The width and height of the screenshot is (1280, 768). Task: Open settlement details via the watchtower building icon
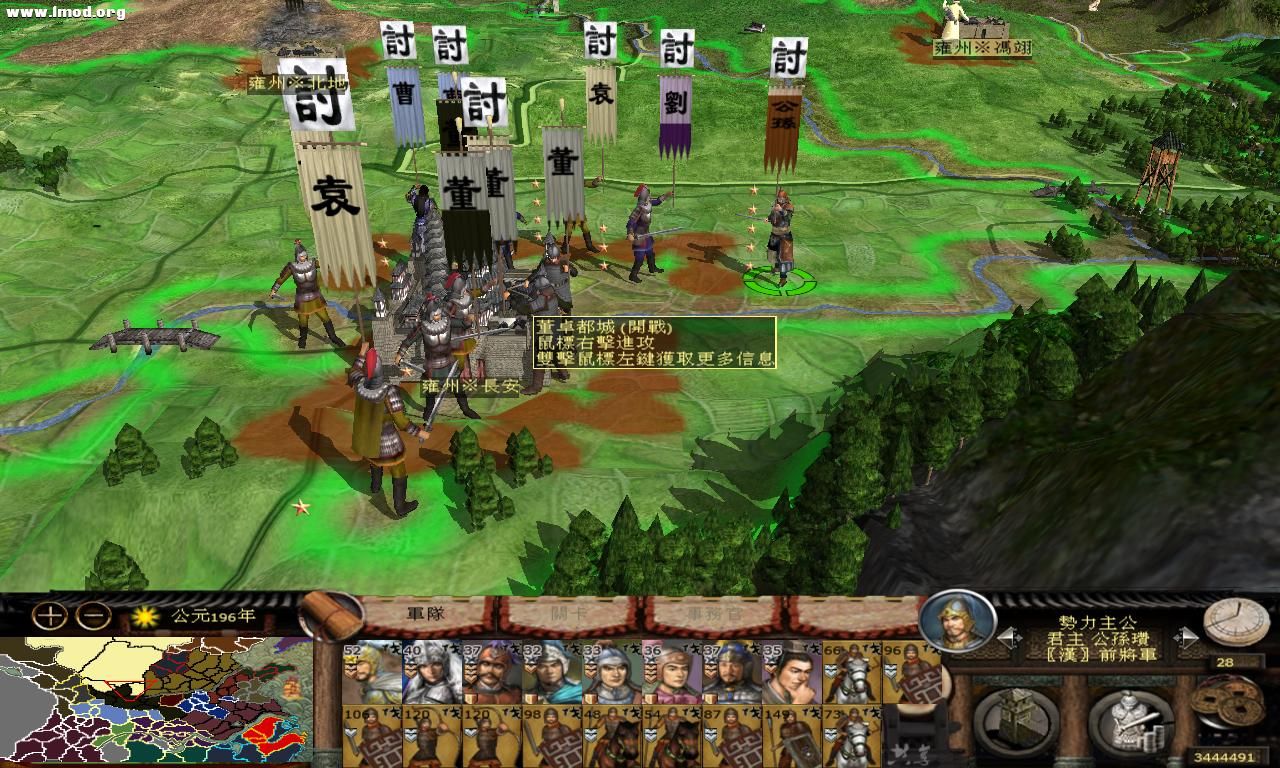point(1013,718)
